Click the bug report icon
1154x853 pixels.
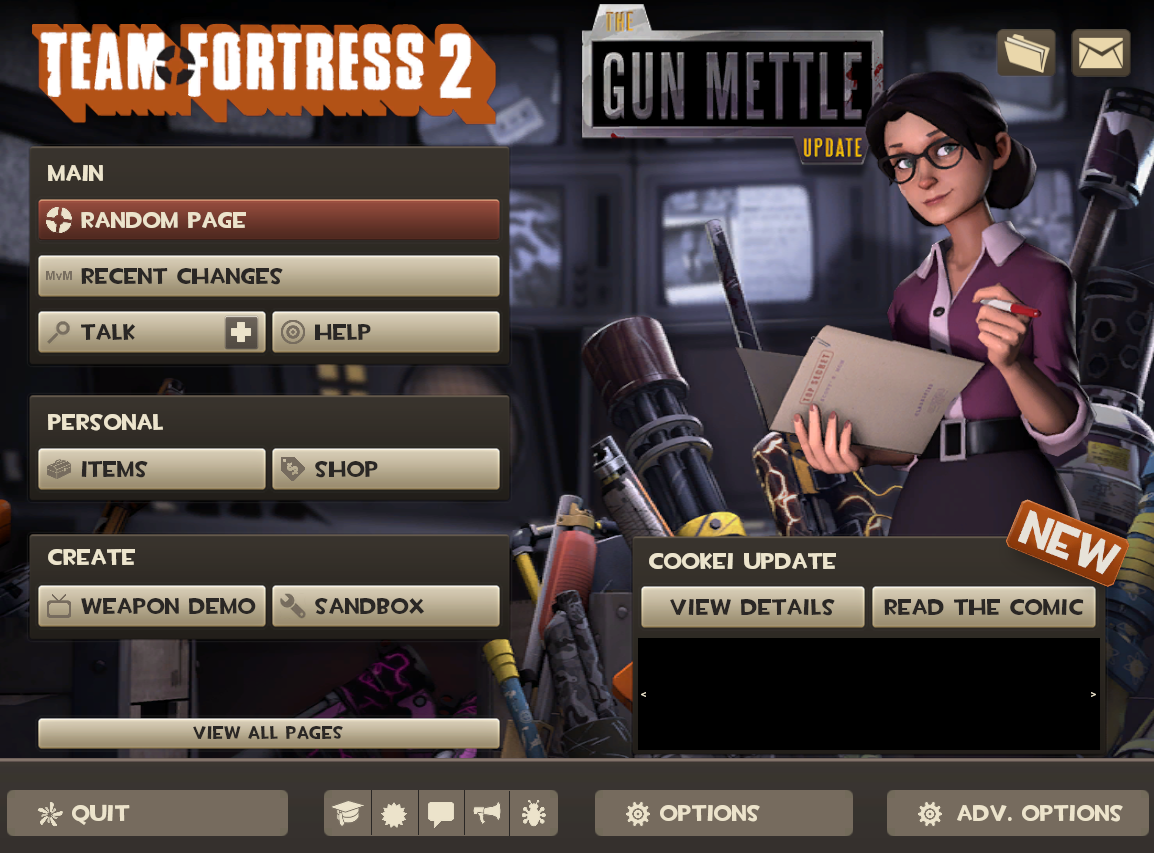click(534, 814)
